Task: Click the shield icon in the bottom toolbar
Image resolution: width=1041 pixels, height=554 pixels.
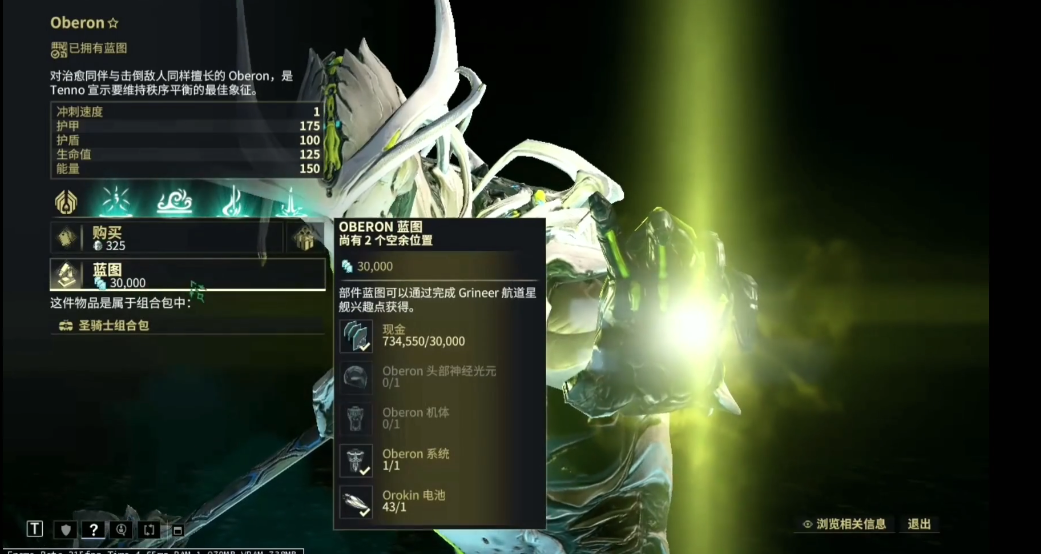Action: [x=64, y=529]
